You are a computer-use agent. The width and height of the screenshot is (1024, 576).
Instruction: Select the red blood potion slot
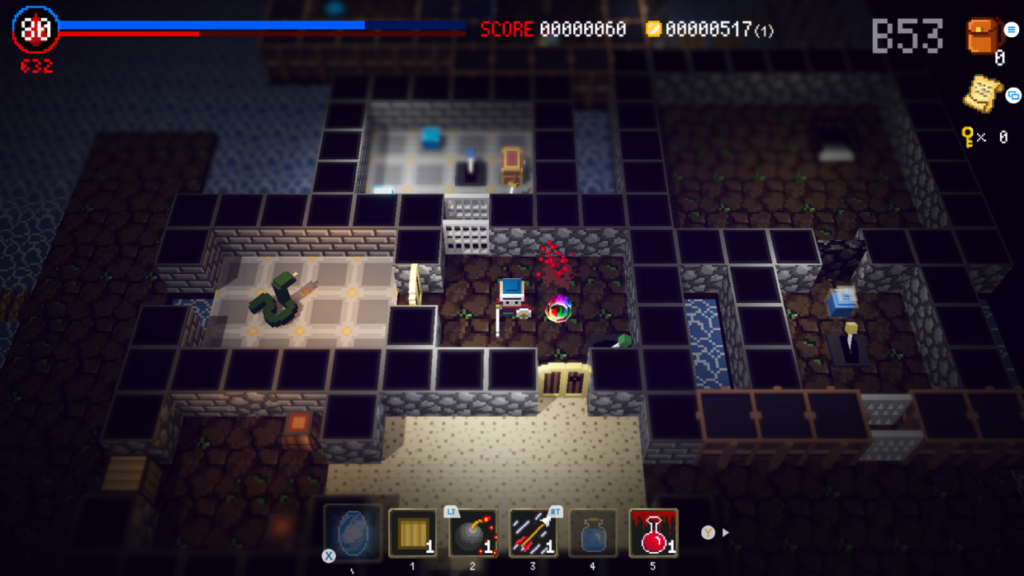coord(653,532)
